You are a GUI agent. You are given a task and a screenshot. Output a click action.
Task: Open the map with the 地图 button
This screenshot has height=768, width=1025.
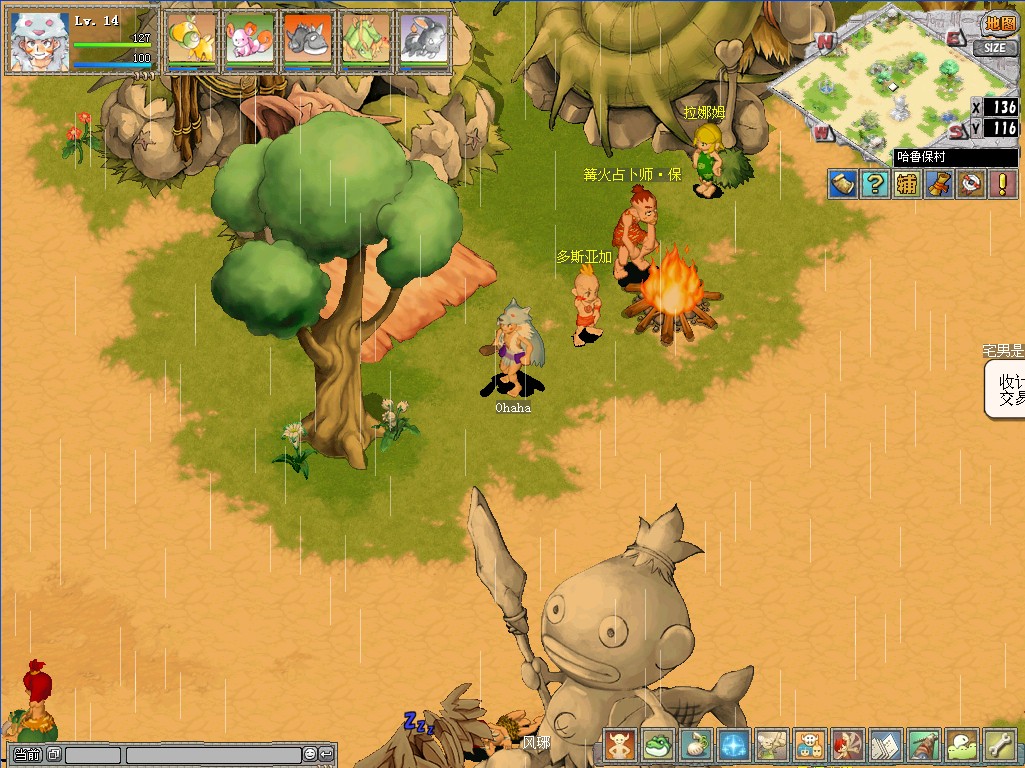(999, 23)
